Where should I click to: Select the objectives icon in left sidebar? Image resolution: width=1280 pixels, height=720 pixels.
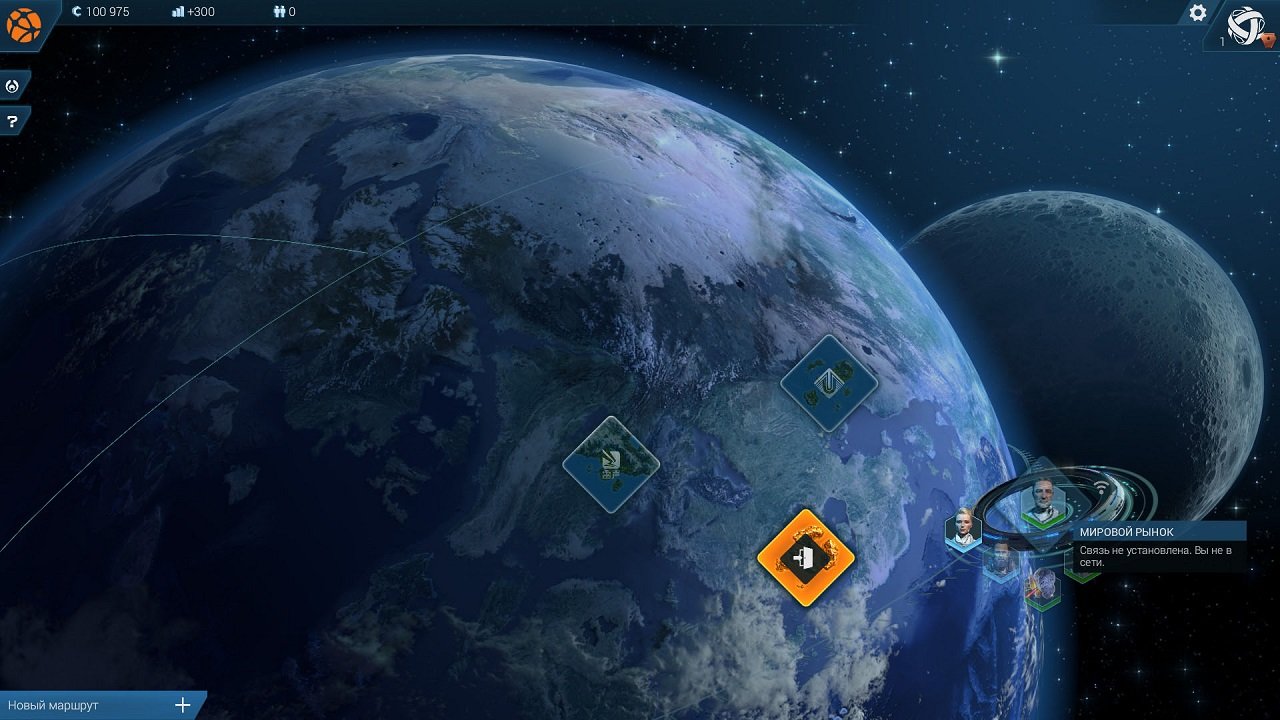pyautogui.click(x=13, y=85)
